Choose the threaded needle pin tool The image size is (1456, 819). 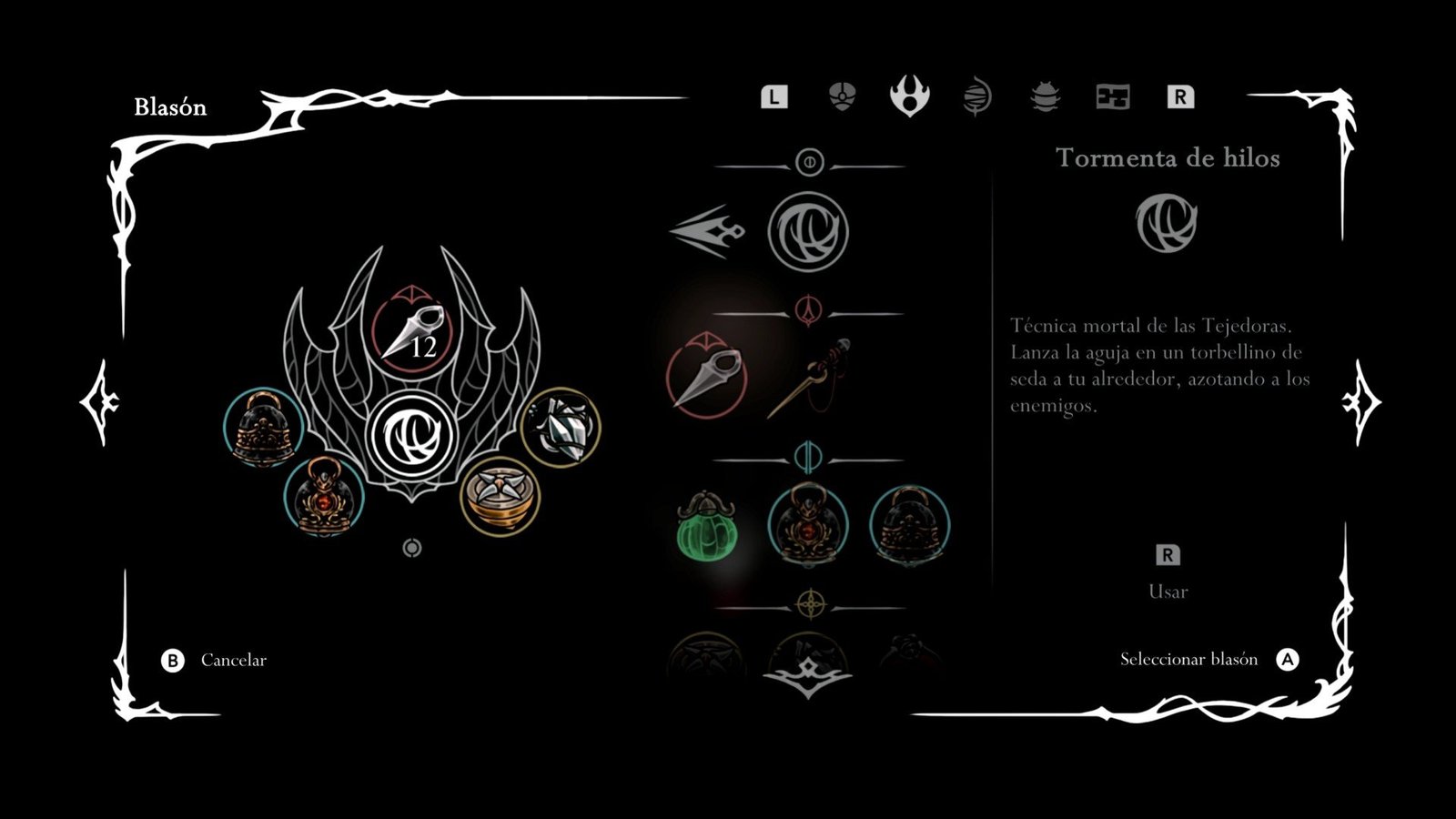pos(808,376)
